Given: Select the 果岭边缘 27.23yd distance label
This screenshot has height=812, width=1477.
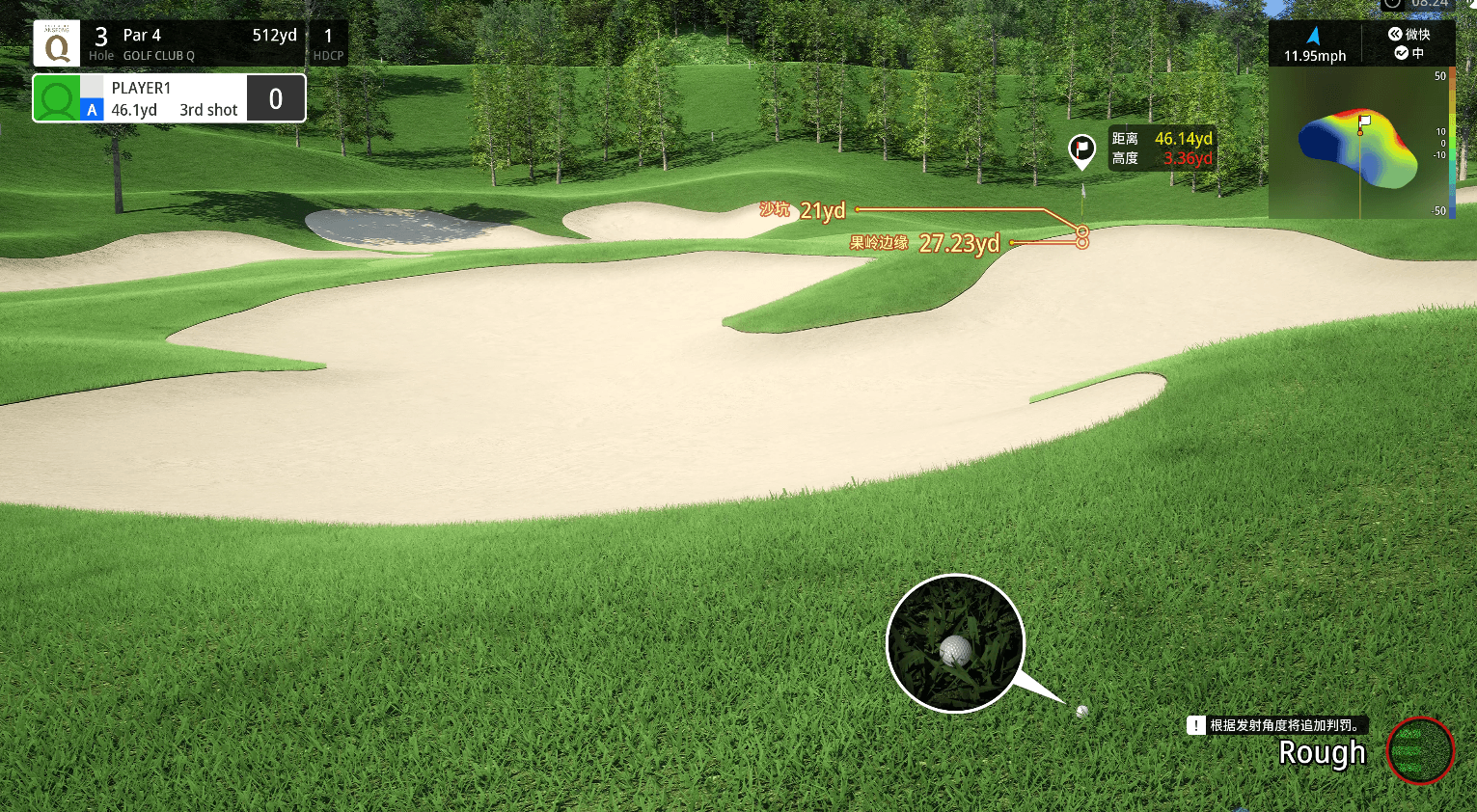Looking at the screenshot, I should (924, 243).
